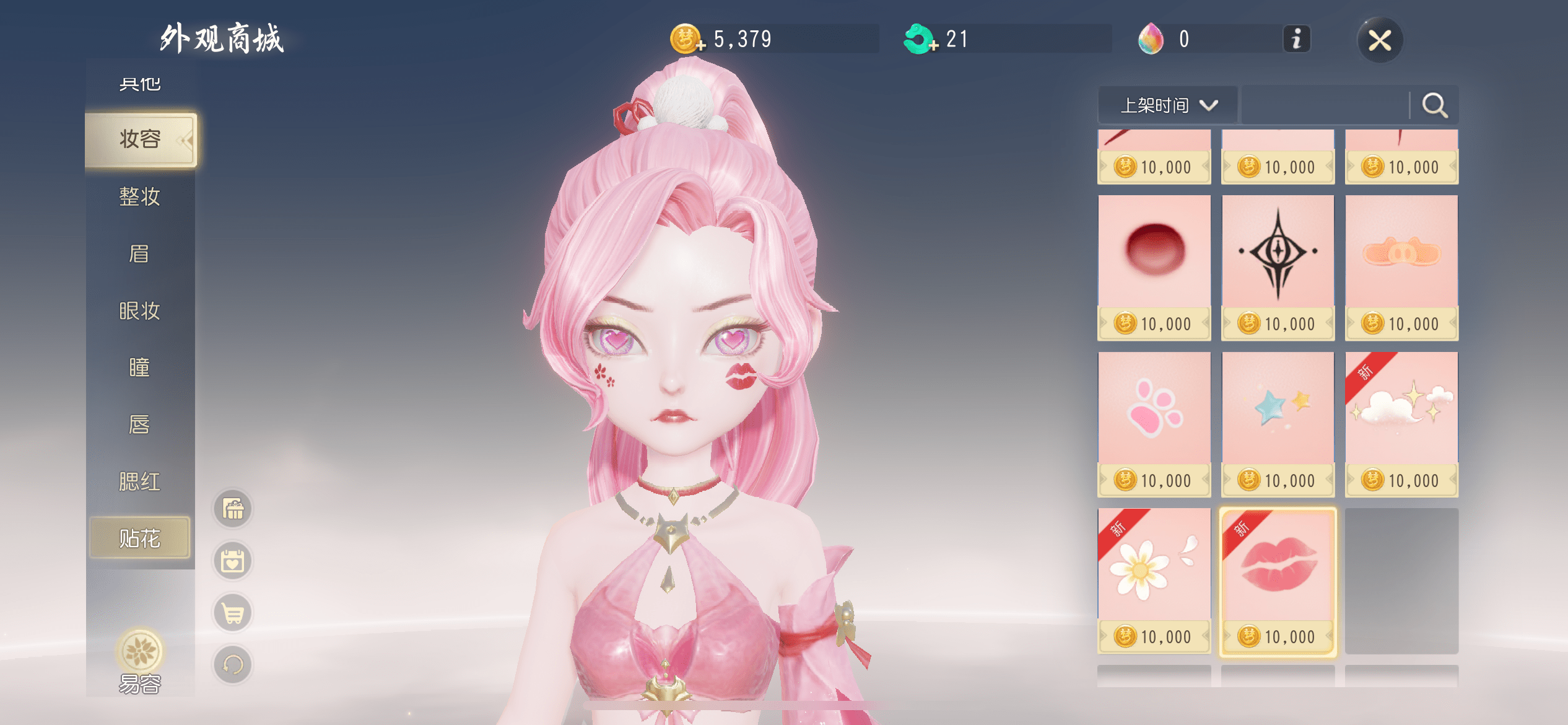This screenshot has height=725, width=1568.
Task: Focus the shop search text field
Action: 1325,105
